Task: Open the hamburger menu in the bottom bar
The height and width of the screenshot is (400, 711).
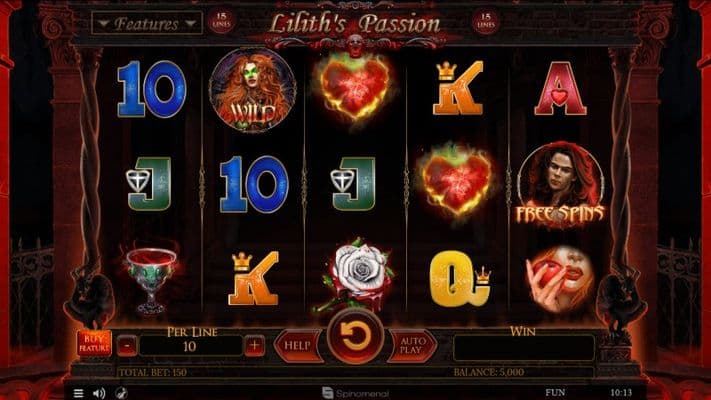Action: click(x=79, y=393)
